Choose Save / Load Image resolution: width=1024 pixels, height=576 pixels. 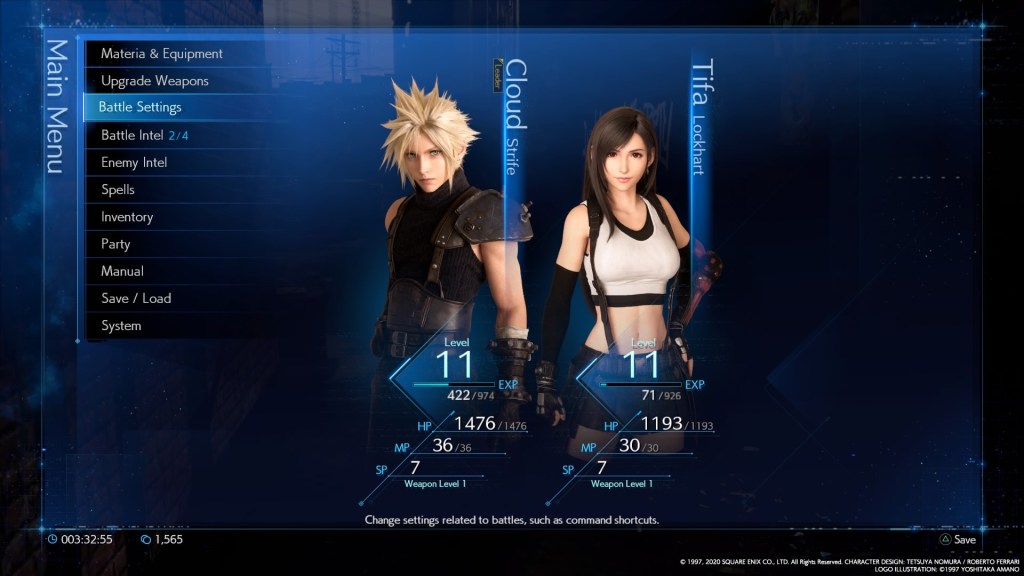click(136, 298)
